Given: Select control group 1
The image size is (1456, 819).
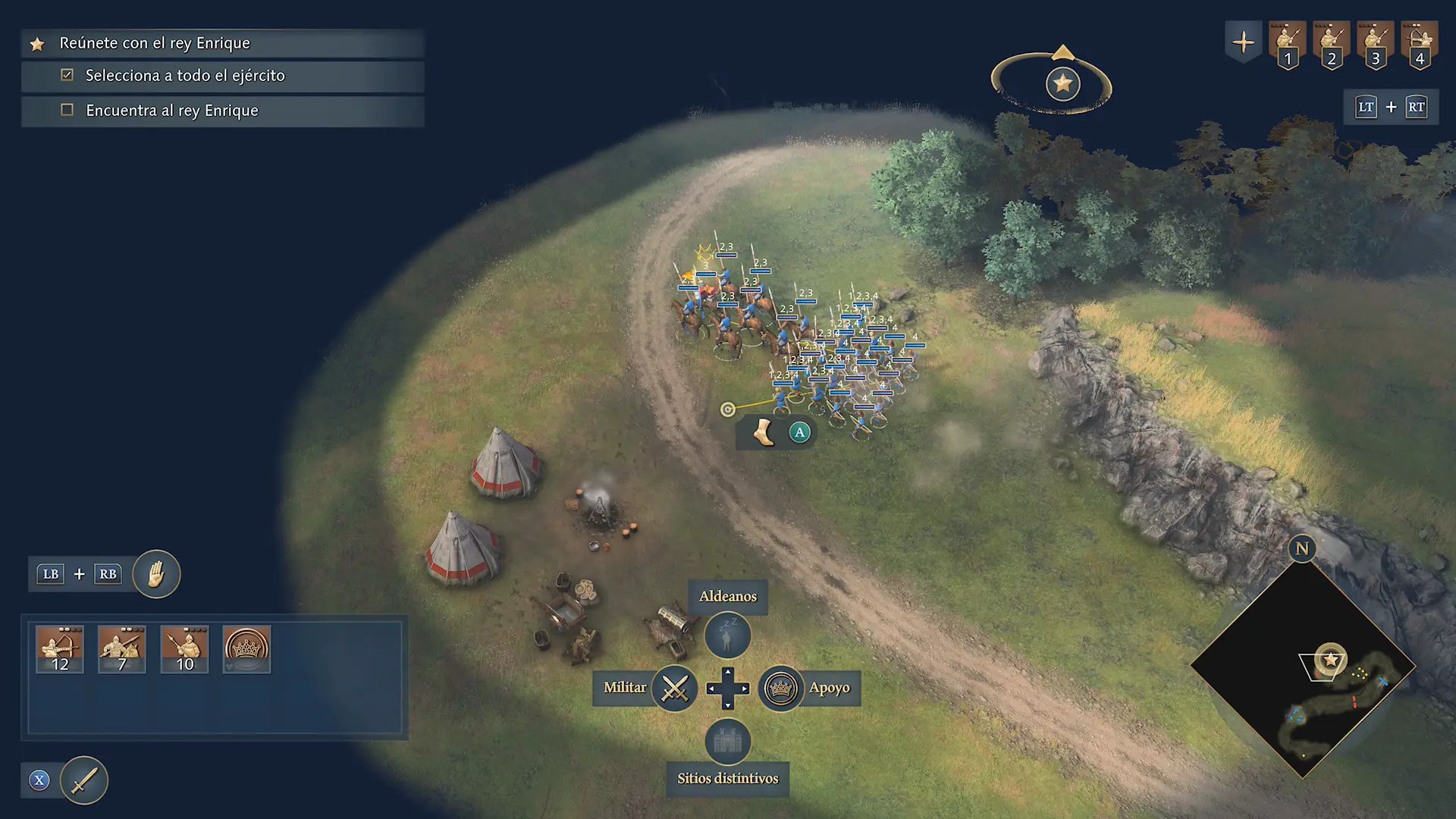Looking at the screenshot, I should point(1288,45).
